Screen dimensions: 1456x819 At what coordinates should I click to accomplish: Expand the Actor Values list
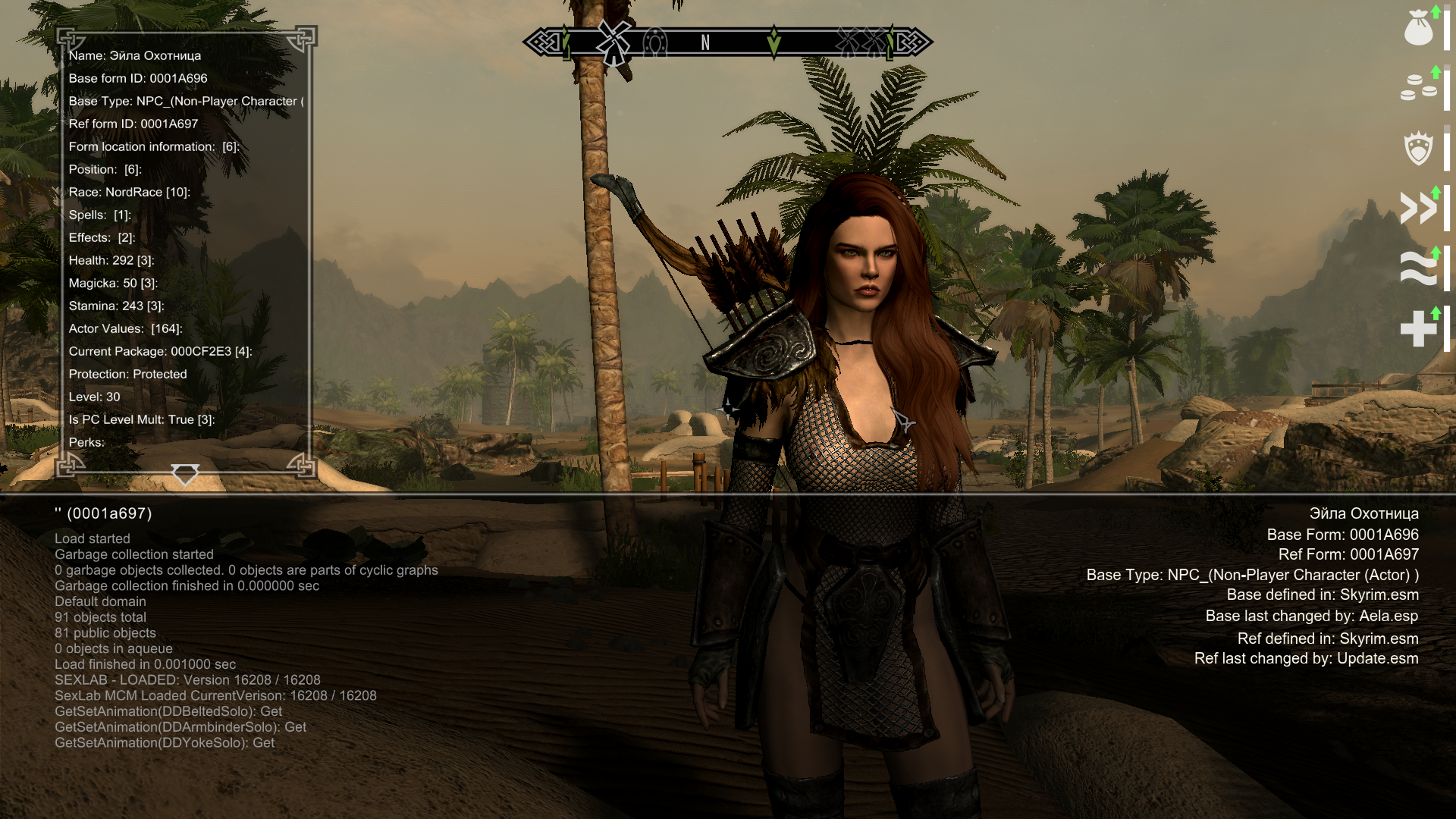pyautogui.click(x=125, y=328)
